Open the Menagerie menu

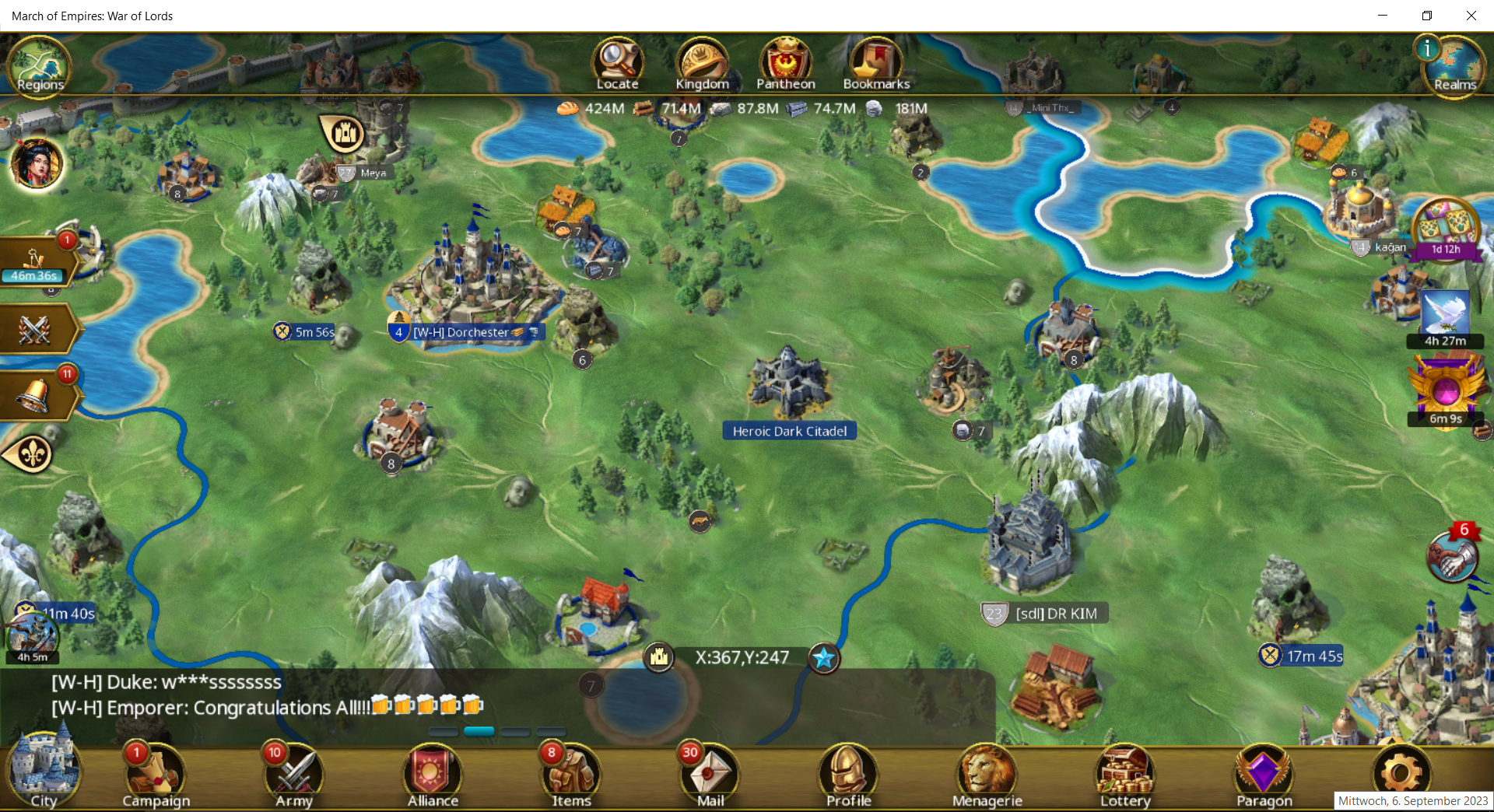point(987,775)
